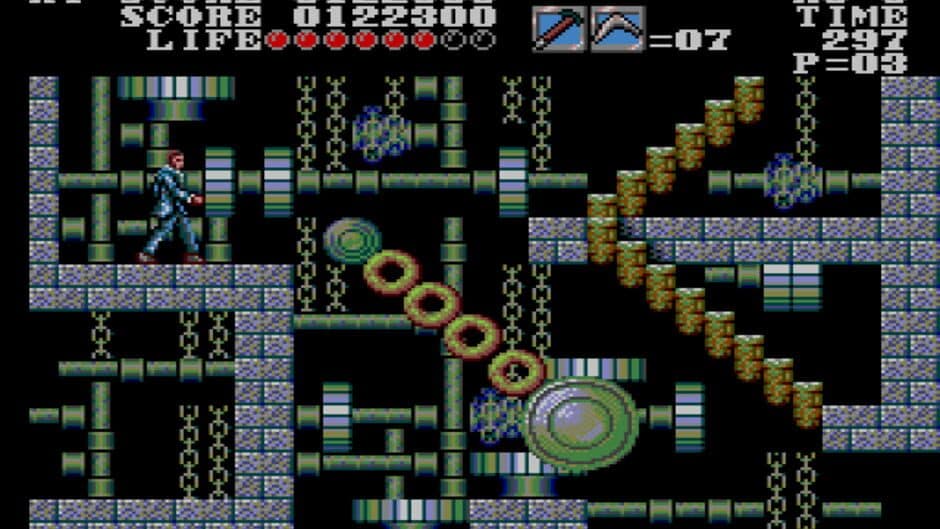Select the axe primary weapon icon
This screenshot has width=940, height=529.
558,30
